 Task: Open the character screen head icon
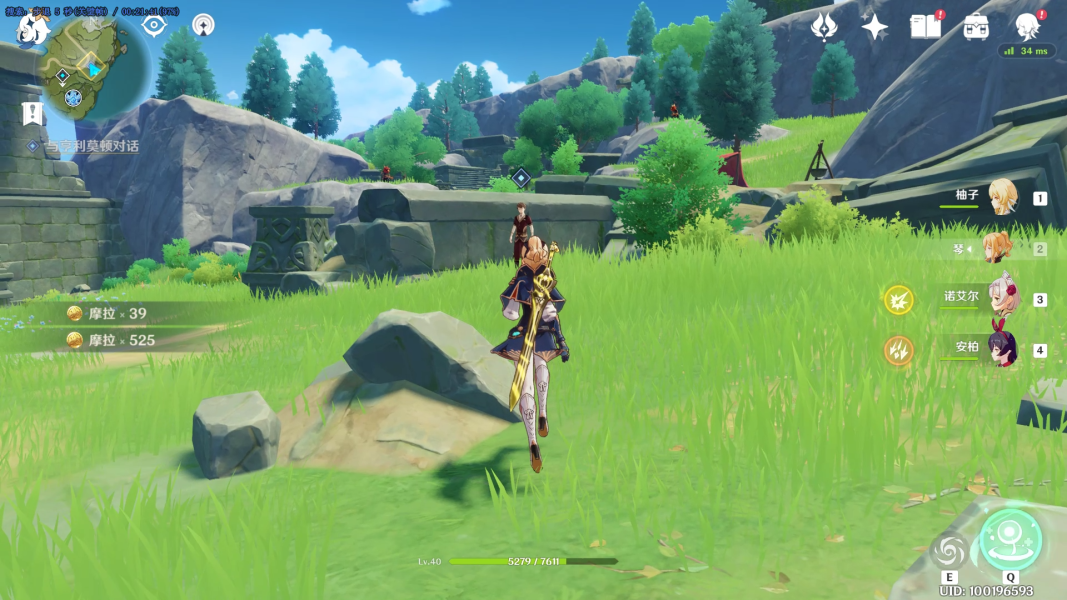tap(1027, 27)
